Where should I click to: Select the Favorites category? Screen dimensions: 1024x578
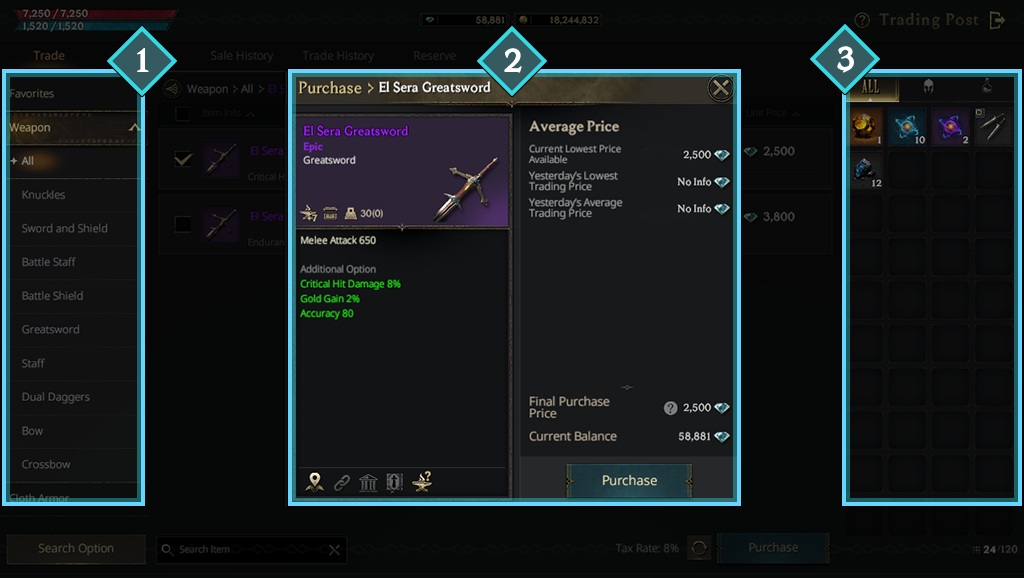click(x=32, y=94)
